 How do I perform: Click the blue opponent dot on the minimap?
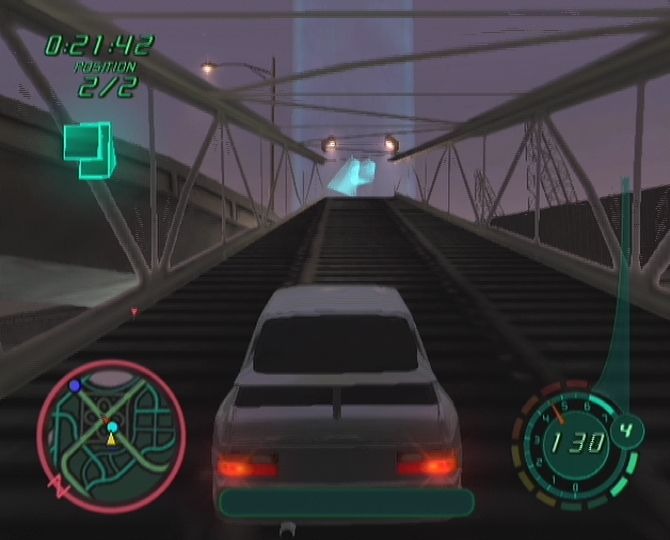(74, 385)
